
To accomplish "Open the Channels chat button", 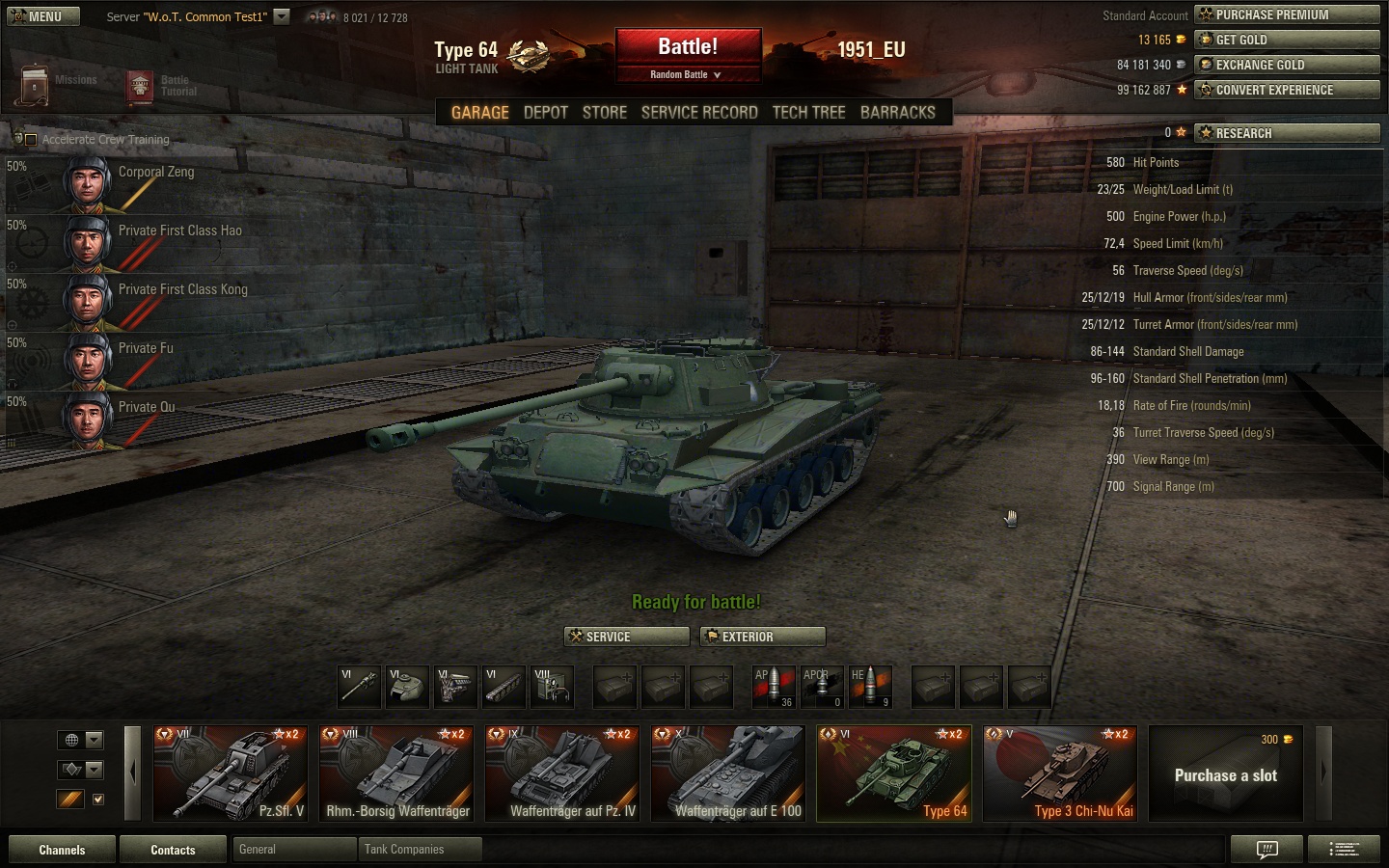I will pos(62,850).
